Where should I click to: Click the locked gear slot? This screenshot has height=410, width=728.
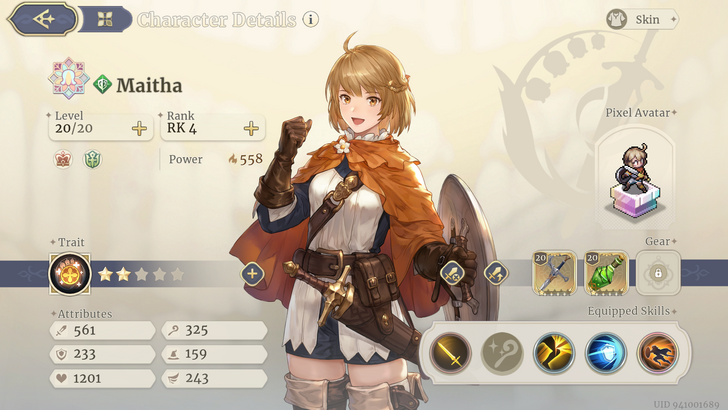click(x=657, y=272)
